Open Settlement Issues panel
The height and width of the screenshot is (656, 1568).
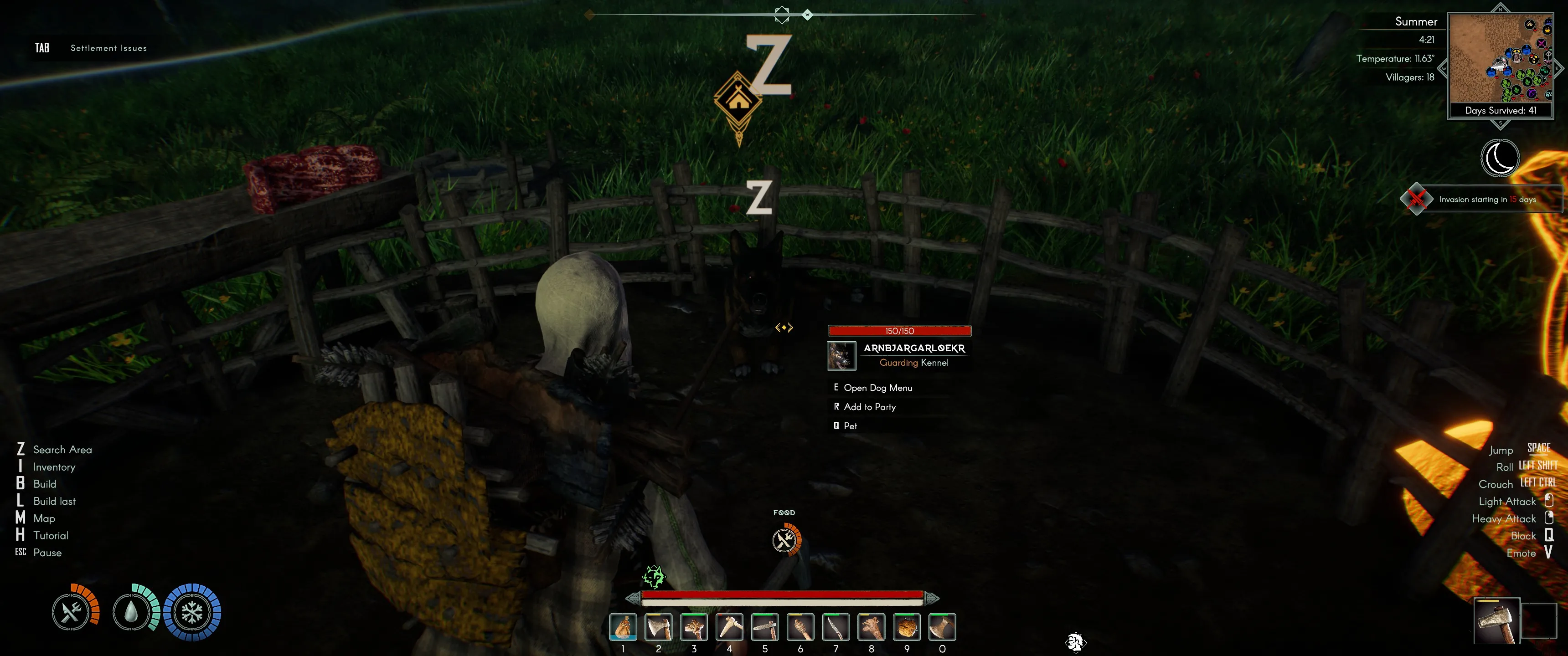(x=108, y=48)
